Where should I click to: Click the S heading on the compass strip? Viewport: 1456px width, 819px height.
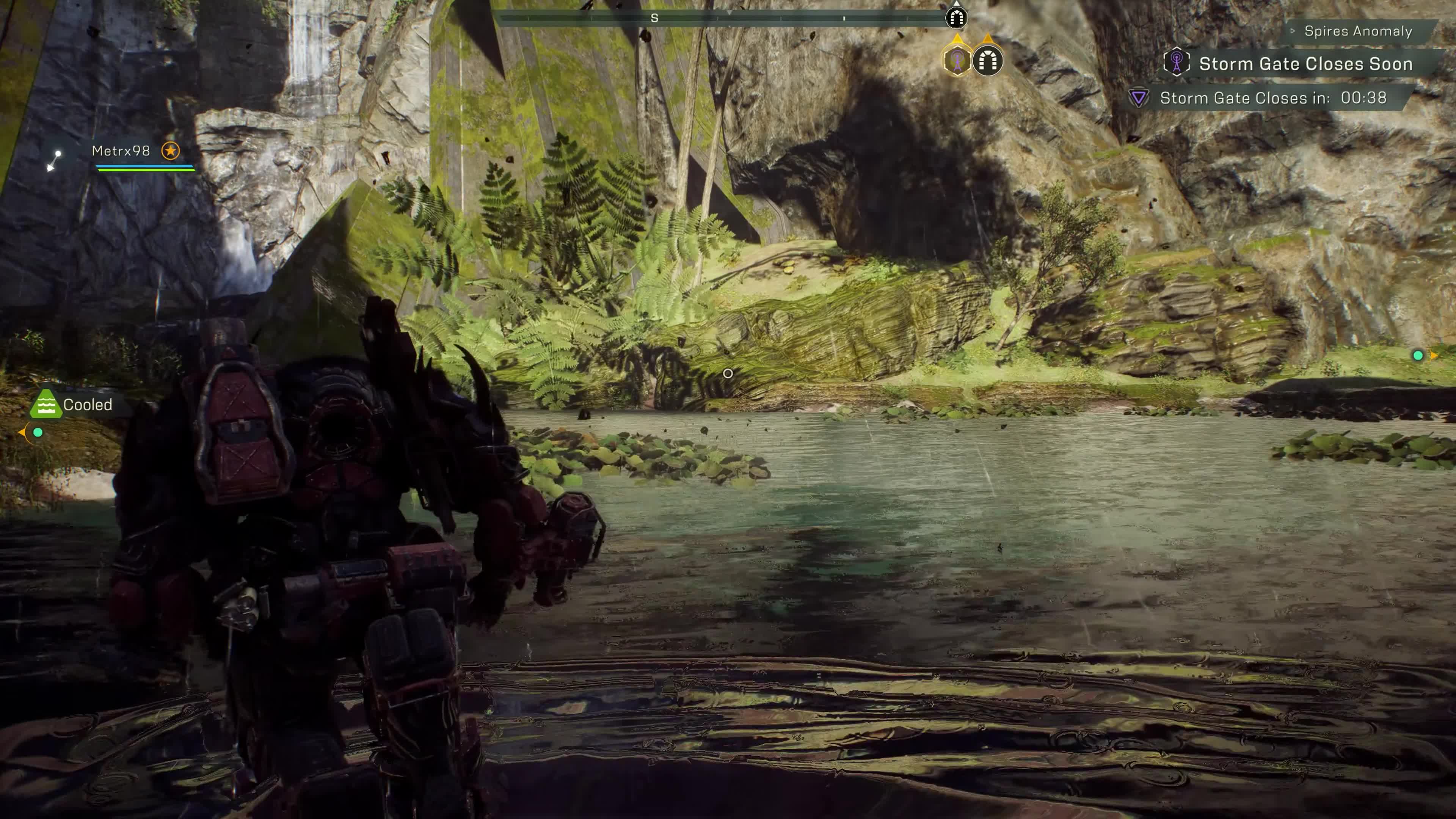(654, 19)
